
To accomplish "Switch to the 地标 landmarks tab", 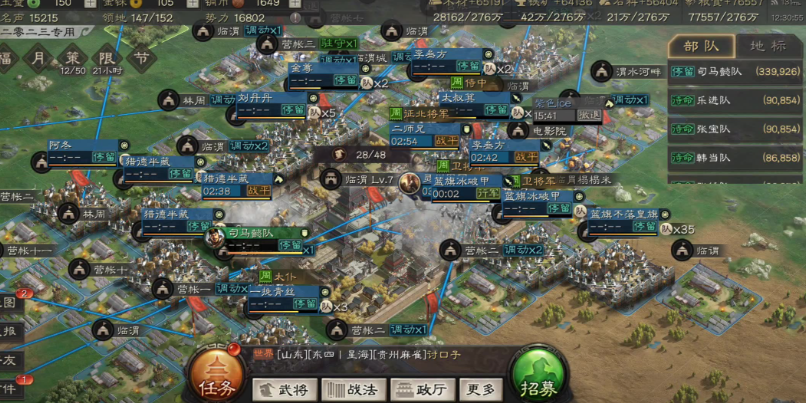I will tap(768, 45).
